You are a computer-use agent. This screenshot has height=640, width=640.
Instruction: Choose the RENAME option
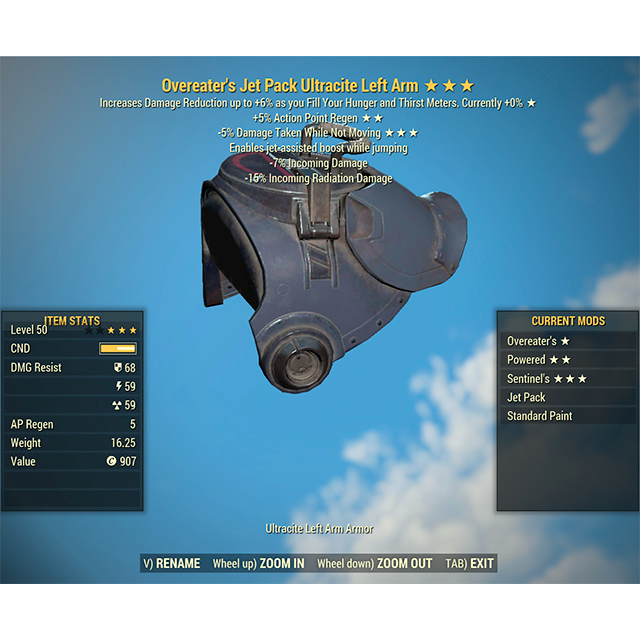coord(172,564)
